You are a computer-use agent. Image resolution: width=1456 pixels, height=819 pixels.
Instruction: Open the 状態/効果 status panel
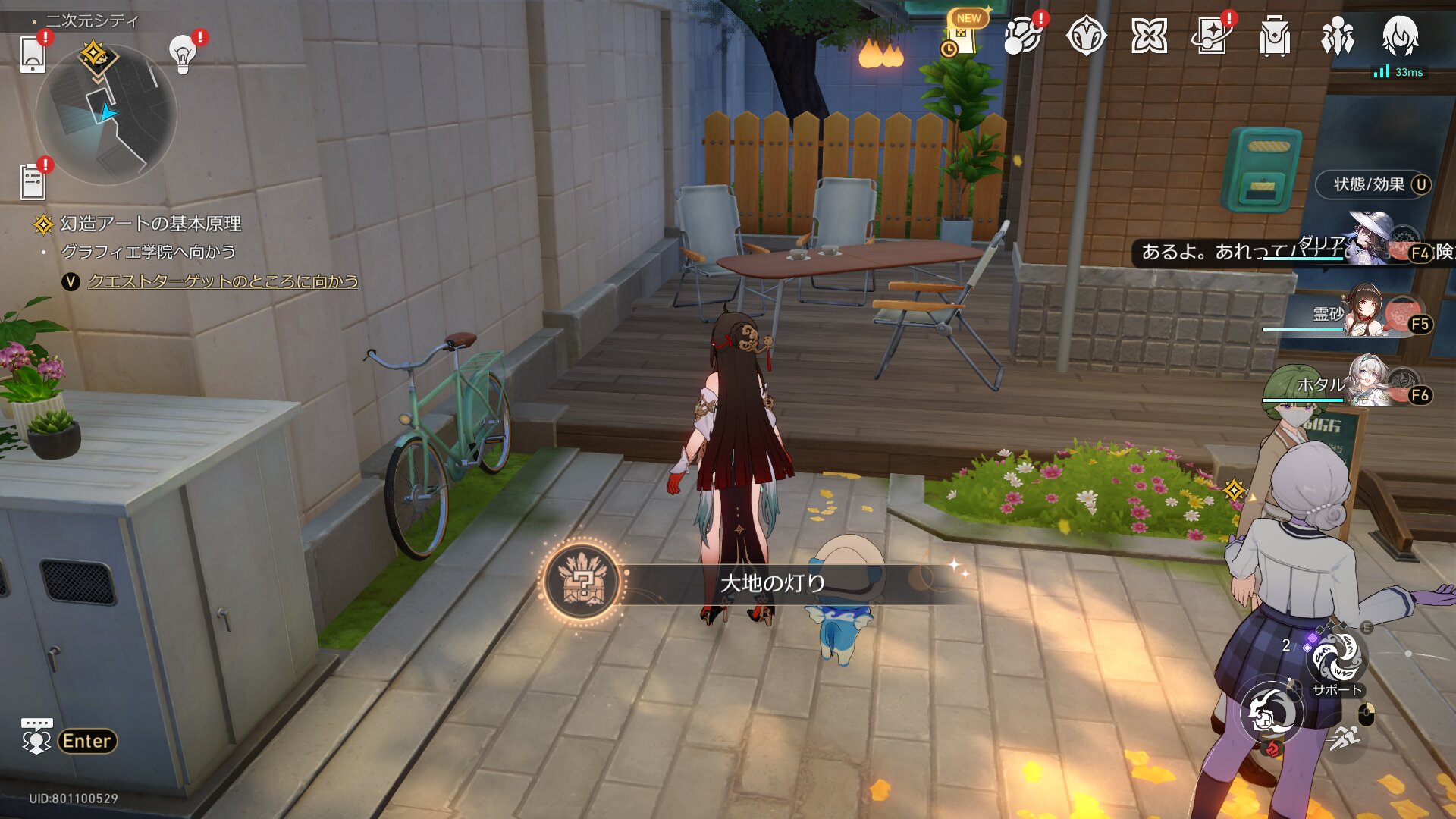pos(1373,184)
